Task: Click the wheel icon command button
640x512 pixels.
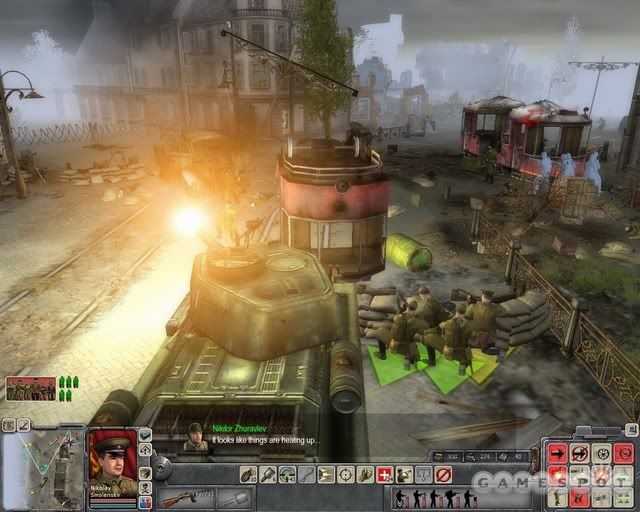Action: [603, 453]
